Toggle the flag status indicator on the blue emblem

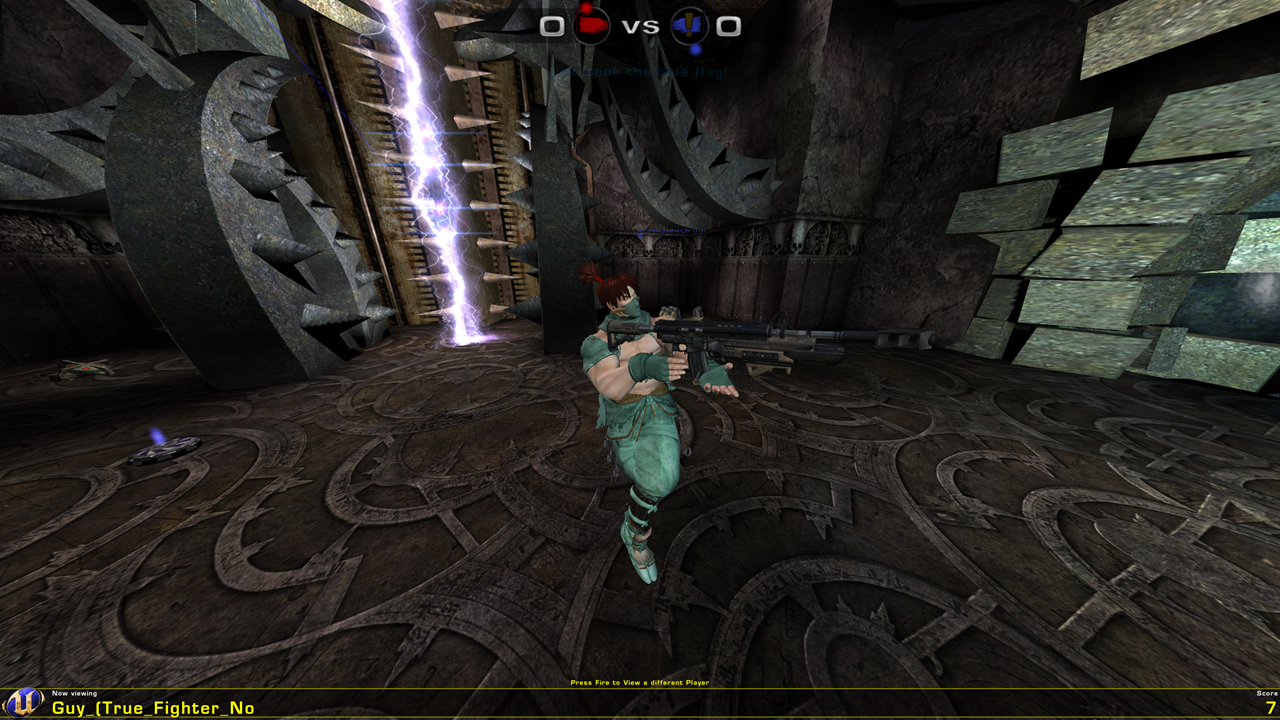pos(689,24)
